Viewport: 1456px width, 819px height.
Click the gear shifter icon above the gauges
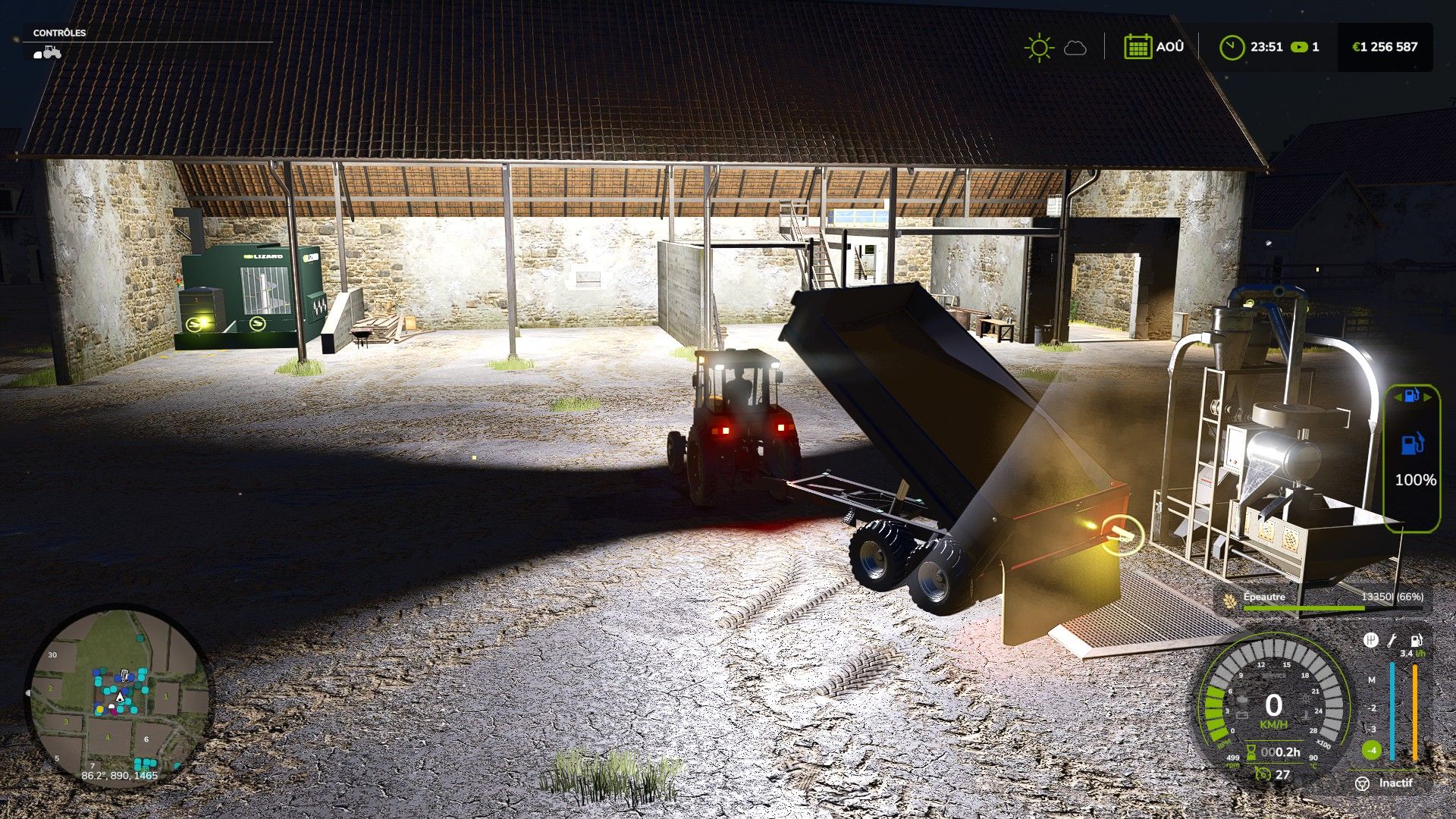1370,641
